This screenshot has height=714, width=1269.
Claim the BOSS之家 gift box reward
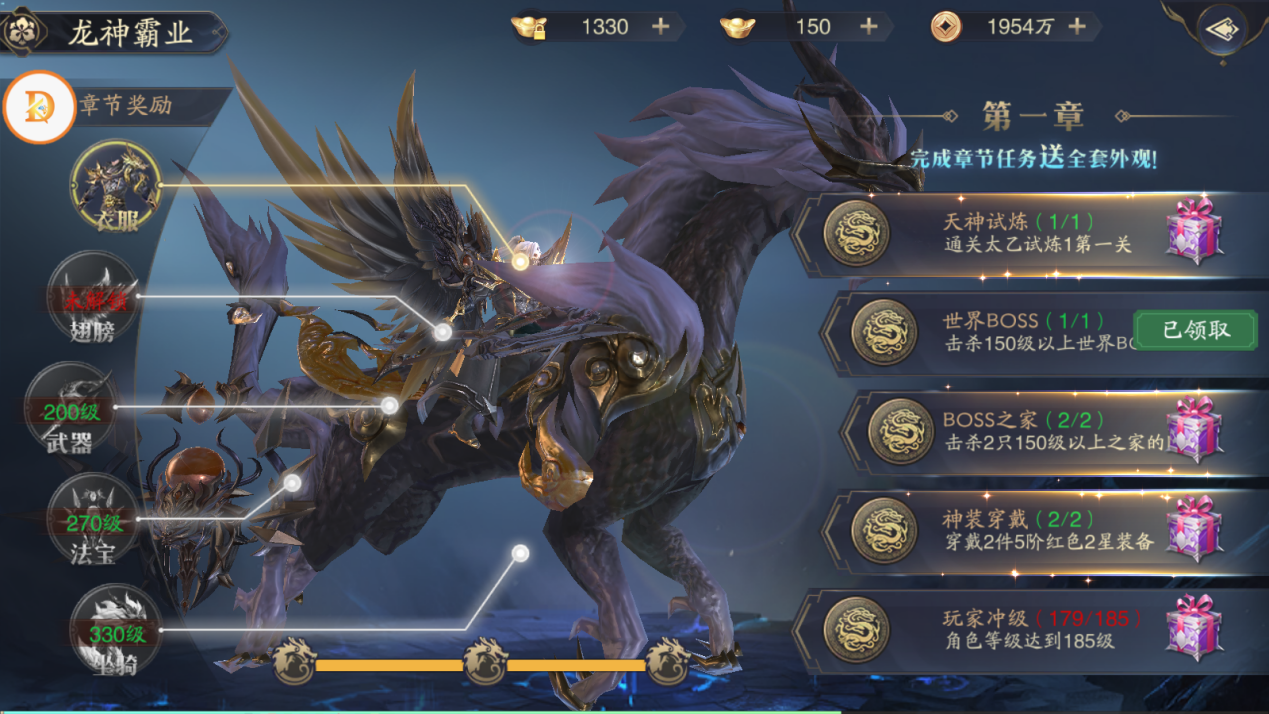tap(1194, 429)
